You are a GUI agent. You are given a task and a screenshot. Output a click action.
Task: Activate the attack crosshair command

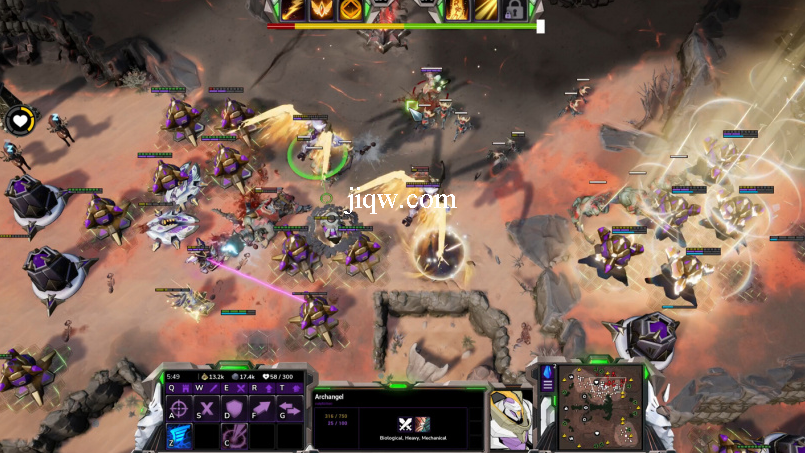180,408
